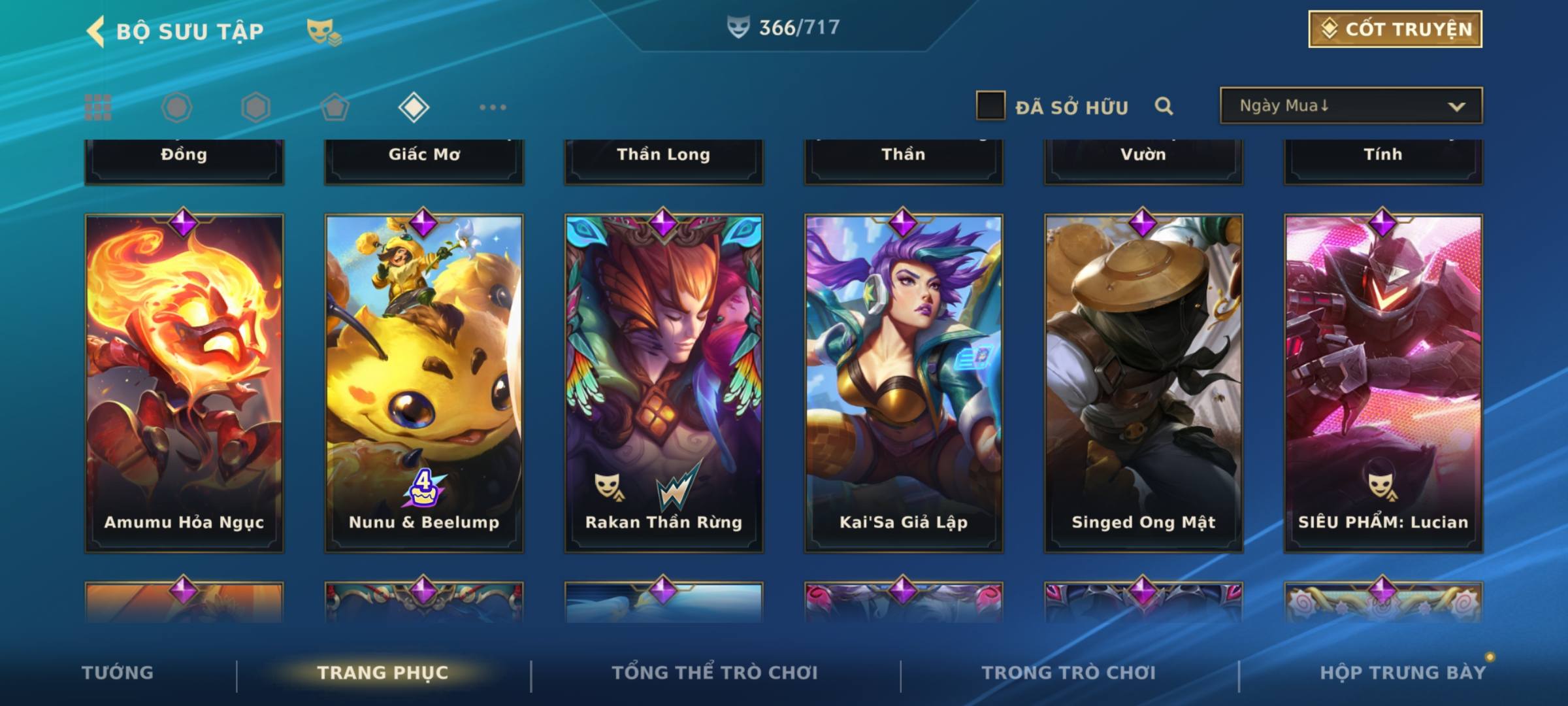
Task: Switch to the Tướng tab
Action: pyautogui.click(x=118, y=673)
